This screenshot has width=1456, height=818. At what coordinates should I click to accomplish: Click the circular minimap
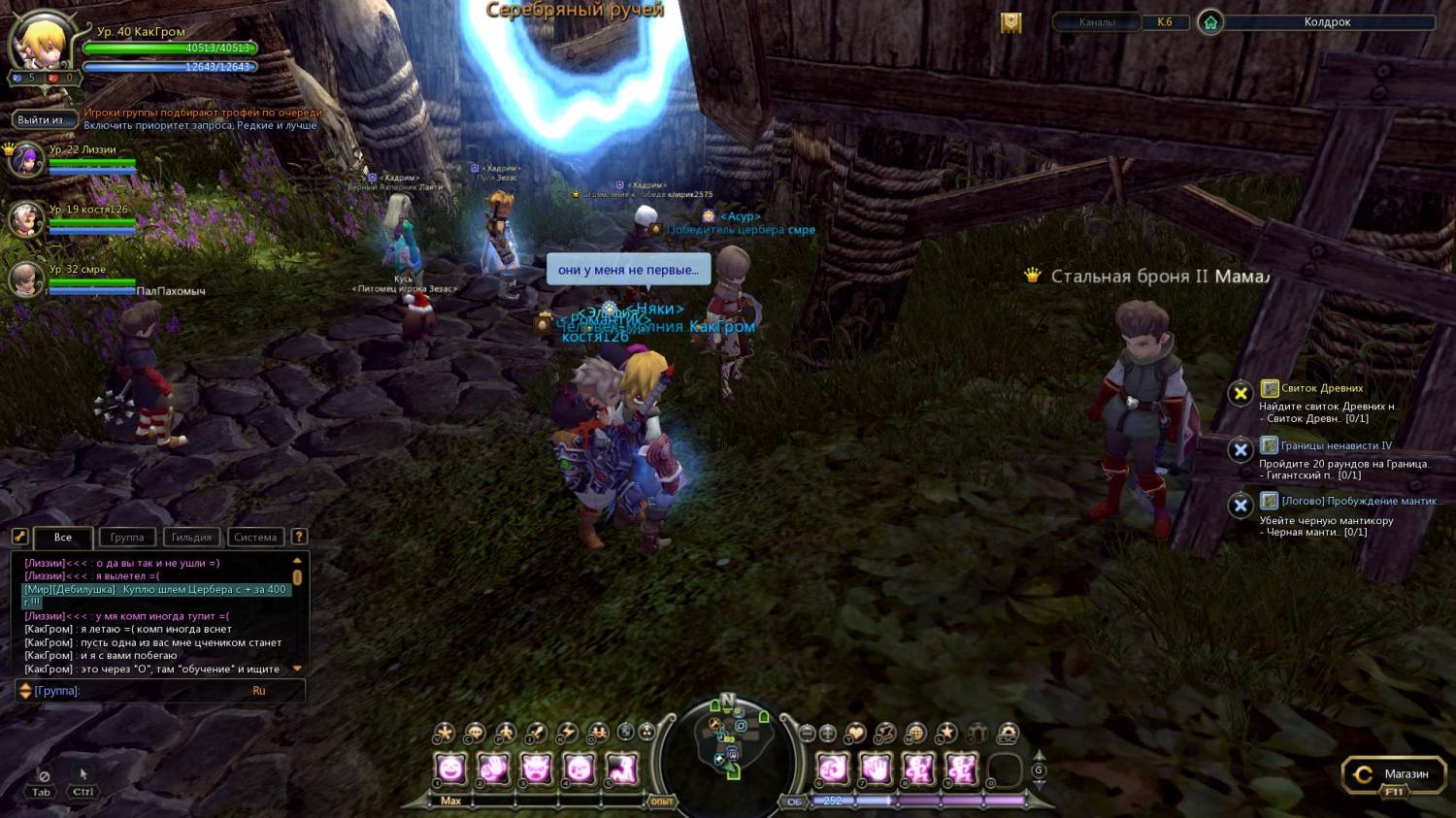pos(727,742)
